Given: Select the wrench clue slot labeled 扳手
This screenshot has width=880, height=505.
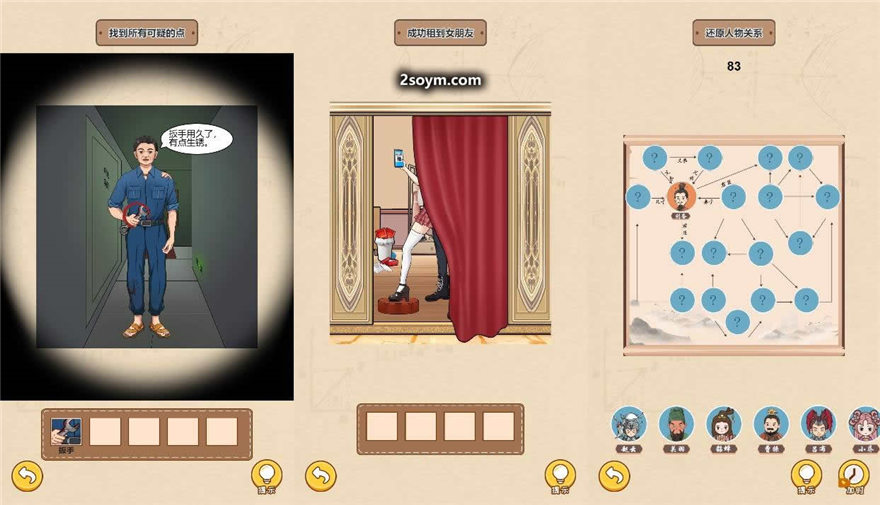Looking at the screenshot, I should 66,431.
